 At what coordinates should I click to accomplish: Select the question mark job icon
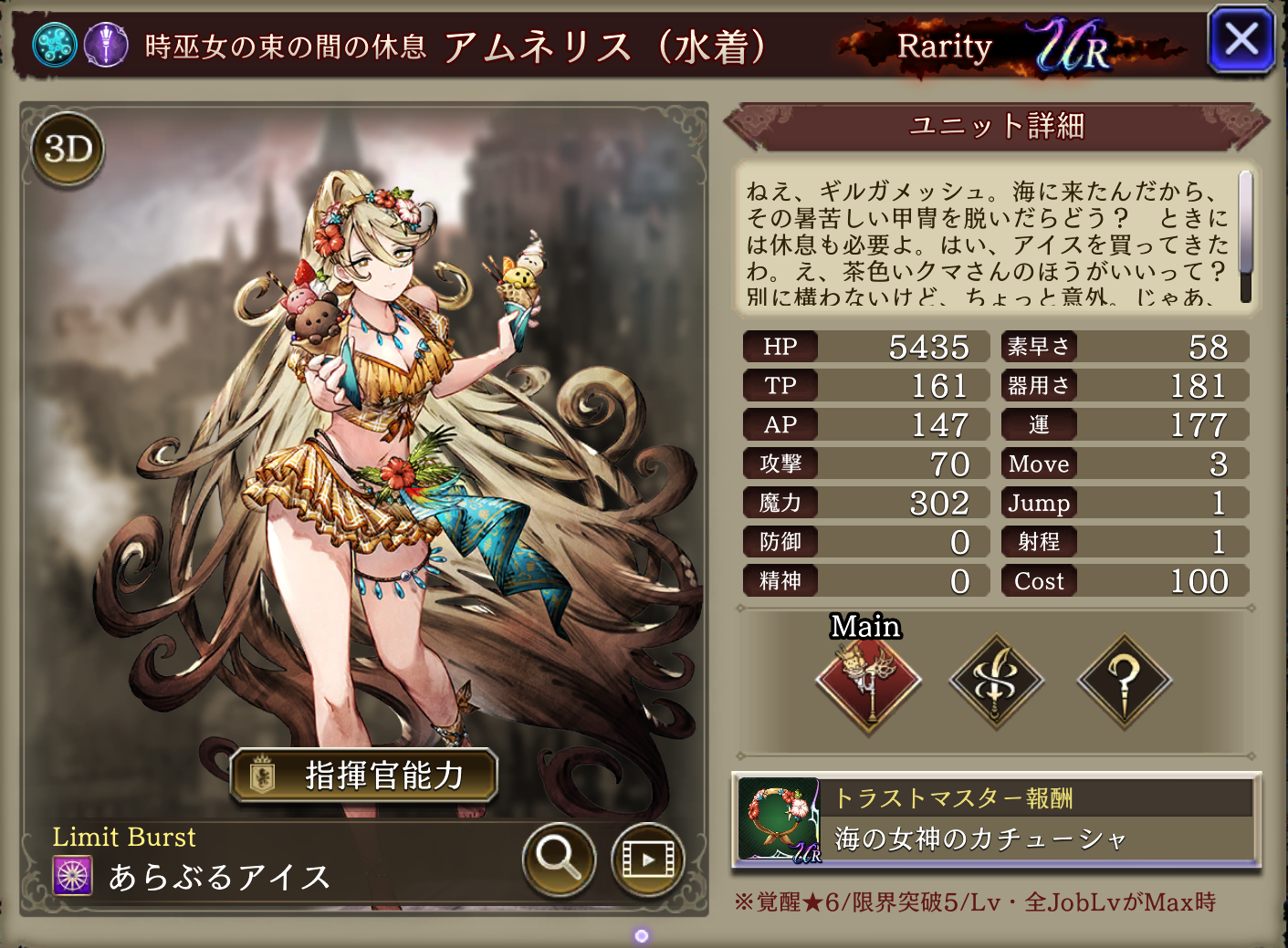pos(1124,682)
